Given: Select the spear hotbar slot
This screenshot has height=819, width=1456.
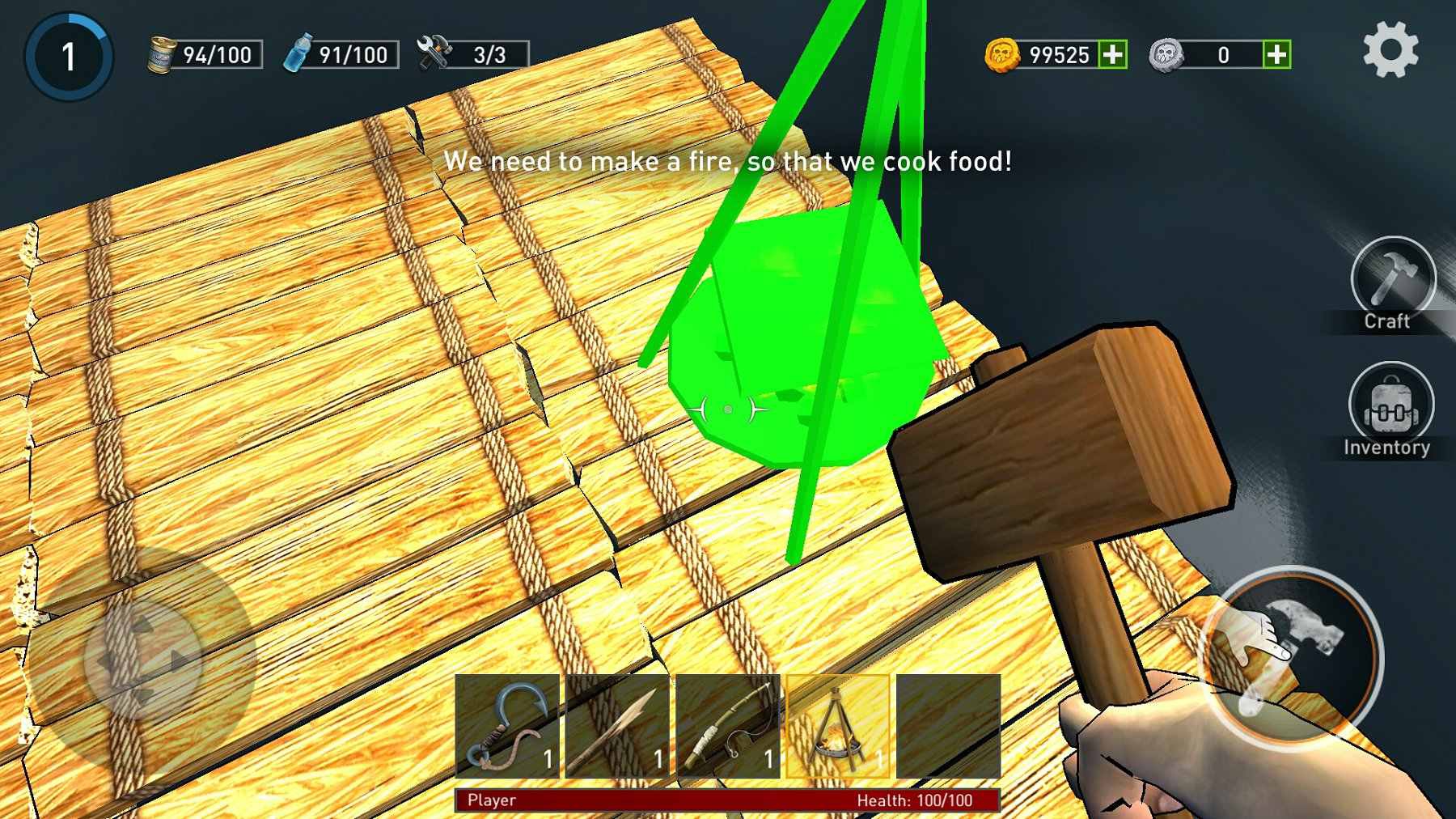Looking at the screenshot, I should pos(618,726).
